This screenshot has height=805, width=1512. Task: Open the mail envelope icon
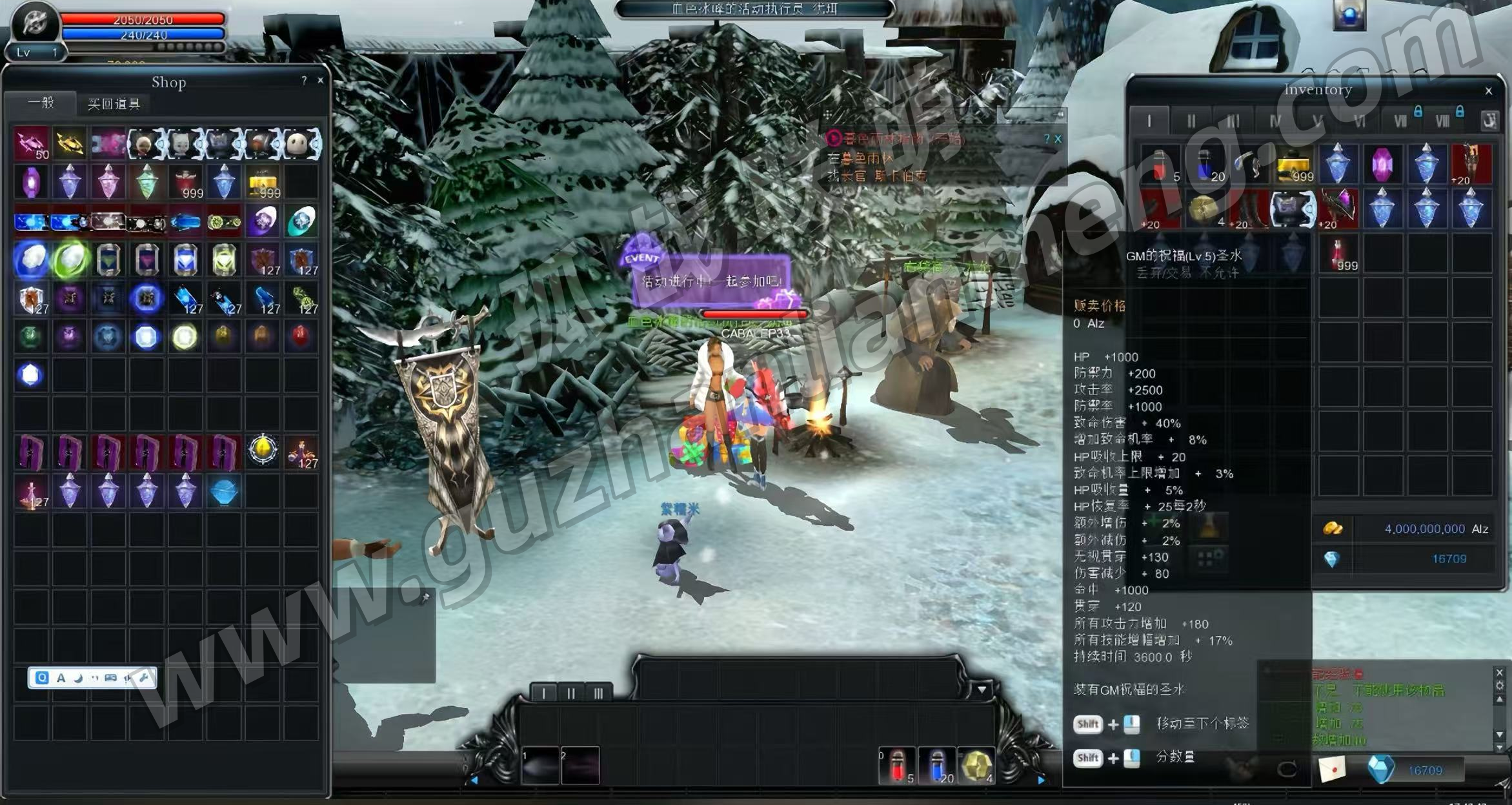[x=1331, y=769]
